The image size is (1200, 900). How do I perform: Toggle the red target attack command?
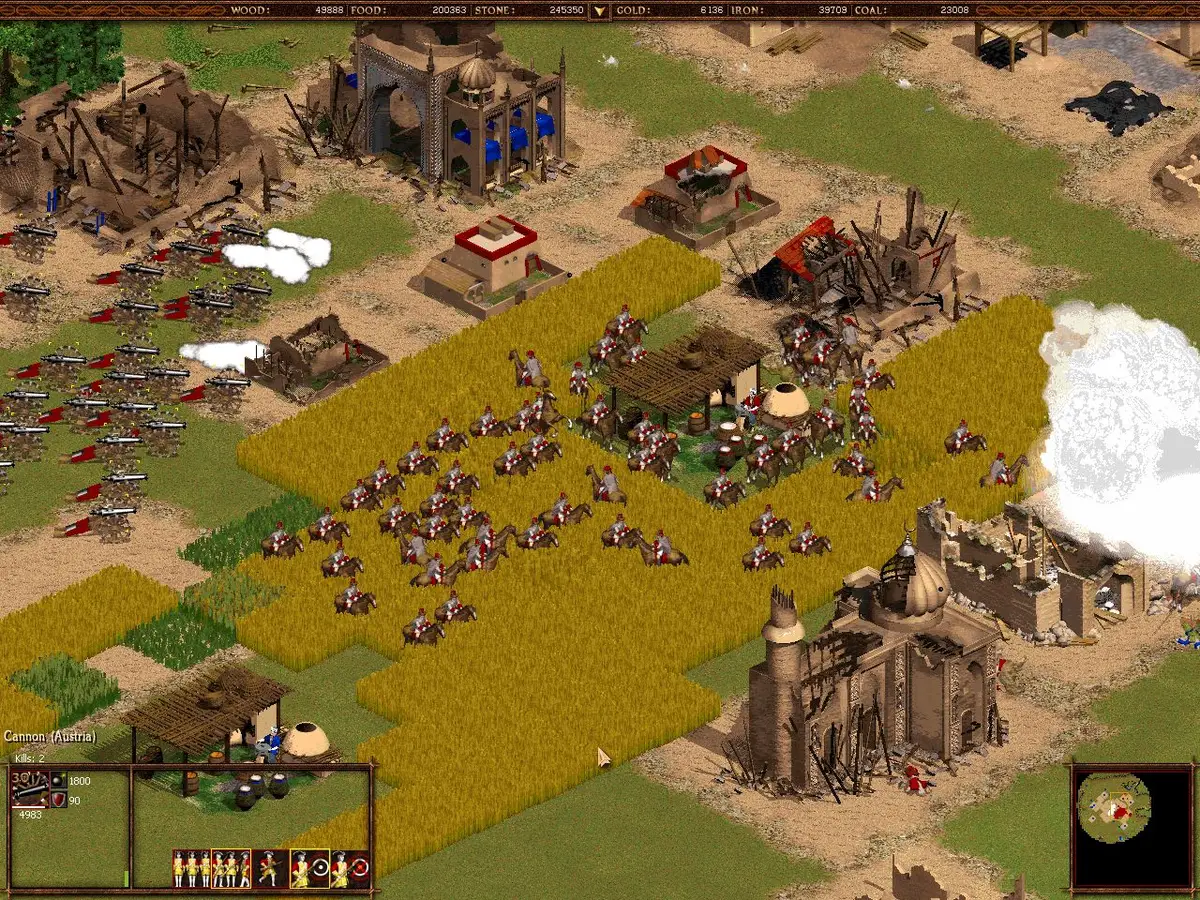(x=350, y=868)
